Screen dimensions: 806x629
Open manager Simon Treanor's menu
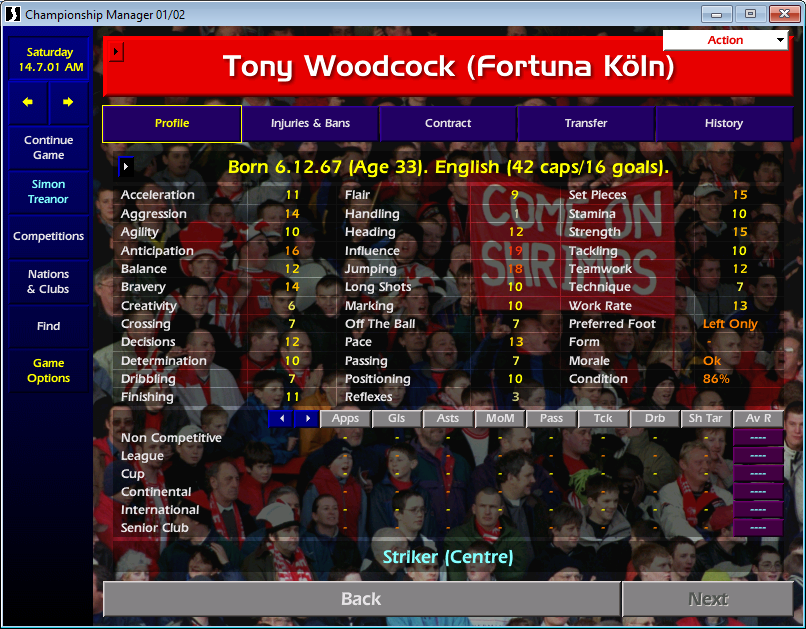tap(48, 192)
